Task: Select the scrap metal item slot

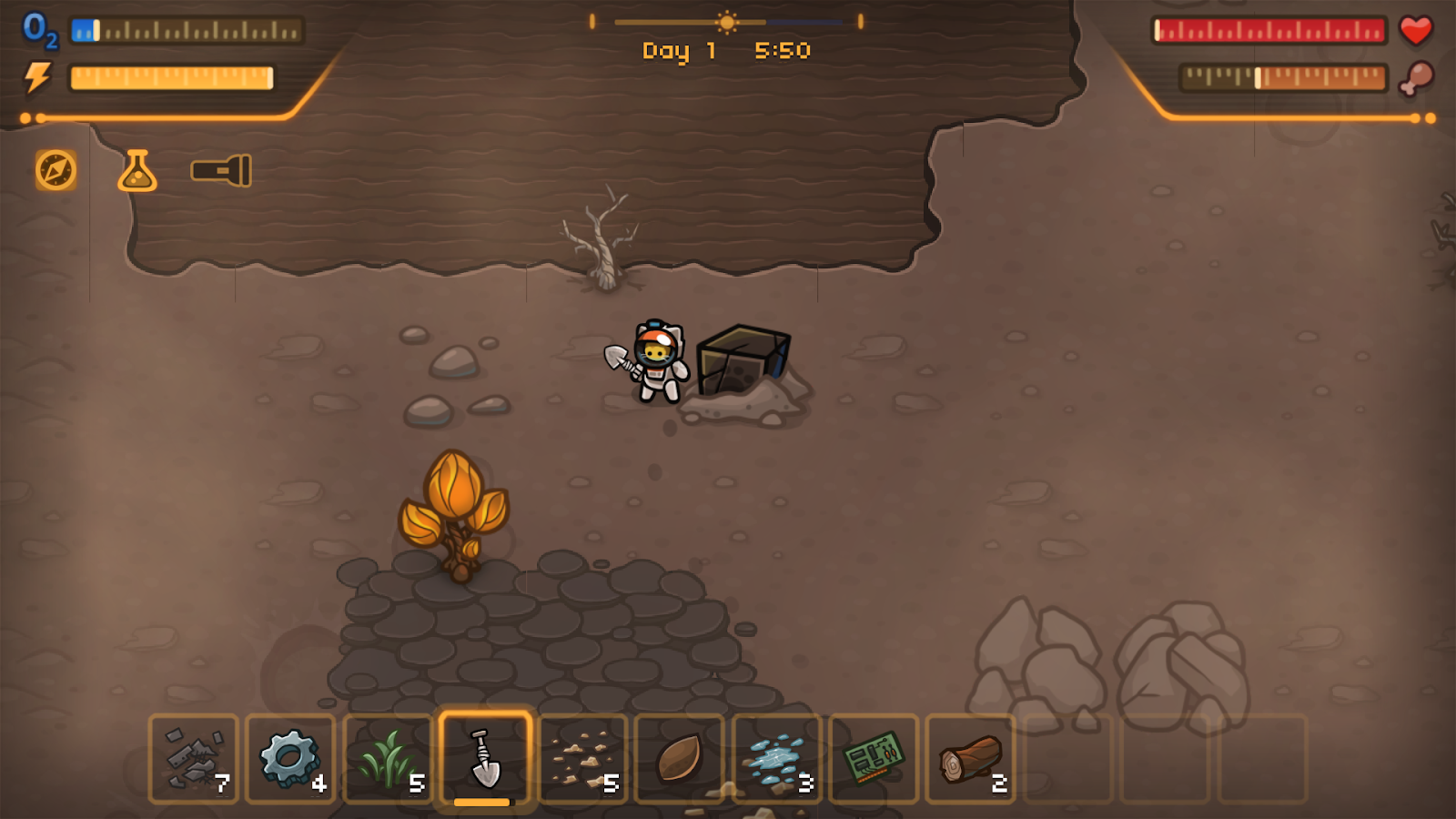Action: click(x=193, y=760)
